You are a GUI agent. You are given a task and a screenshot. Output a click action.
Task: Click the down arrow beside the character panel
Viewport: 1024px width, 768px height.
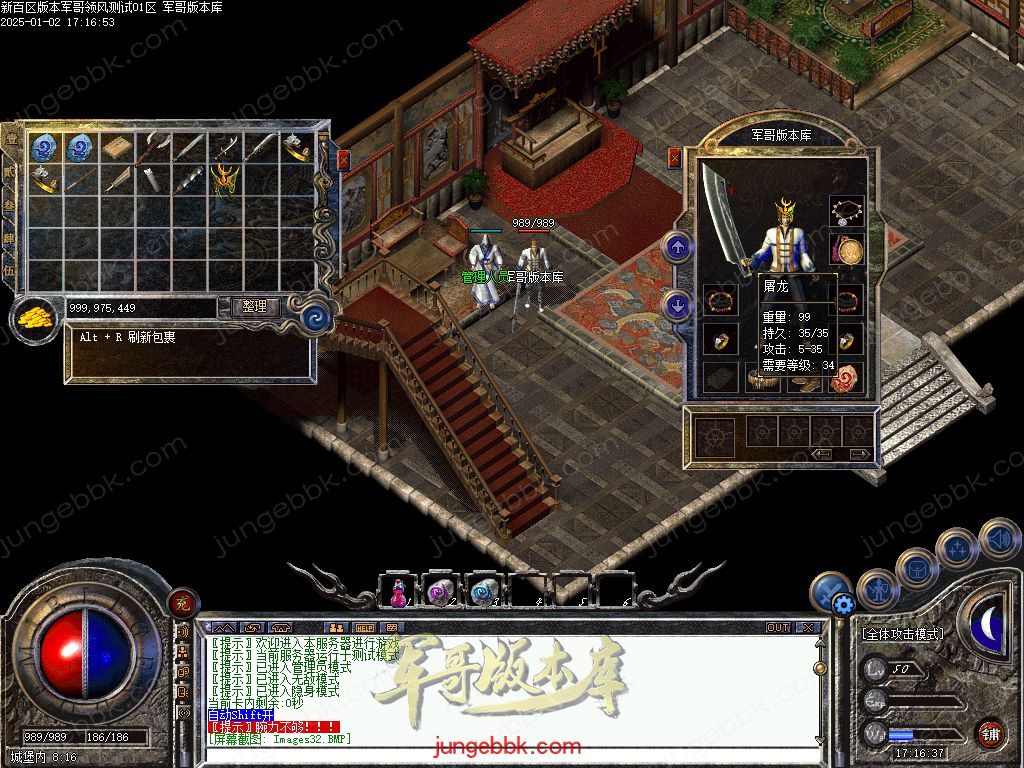pyautogui.click(x=678, y=306)
